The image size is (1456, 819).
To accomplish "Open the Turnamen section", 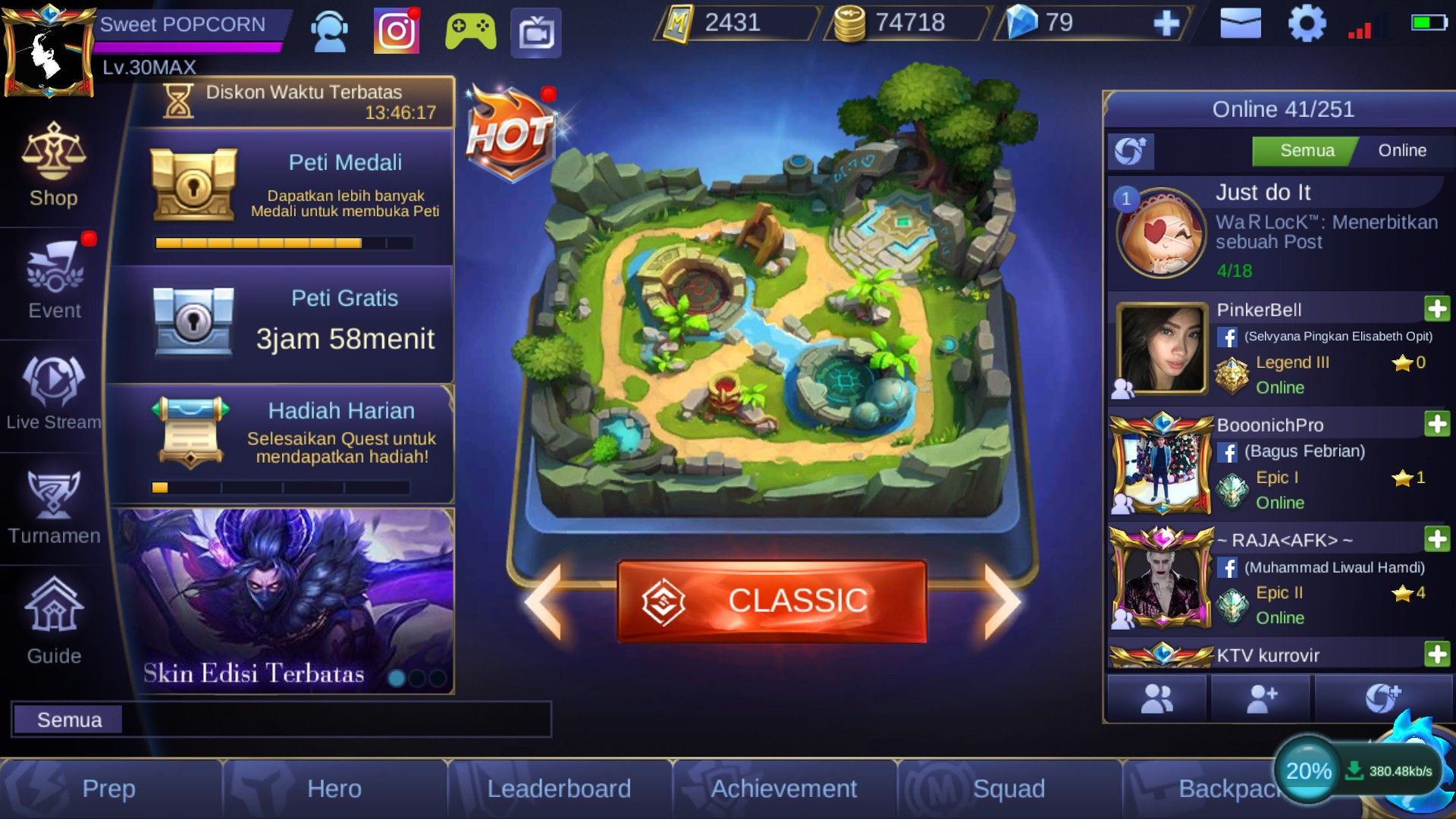I will click(52, 507).
